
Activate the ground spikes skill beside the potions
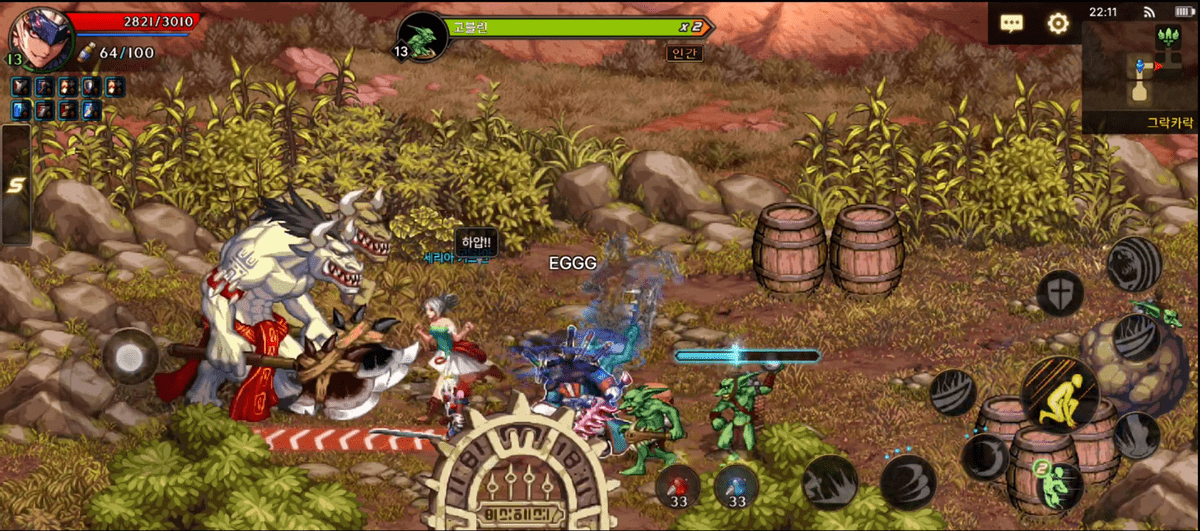point(829,482)
